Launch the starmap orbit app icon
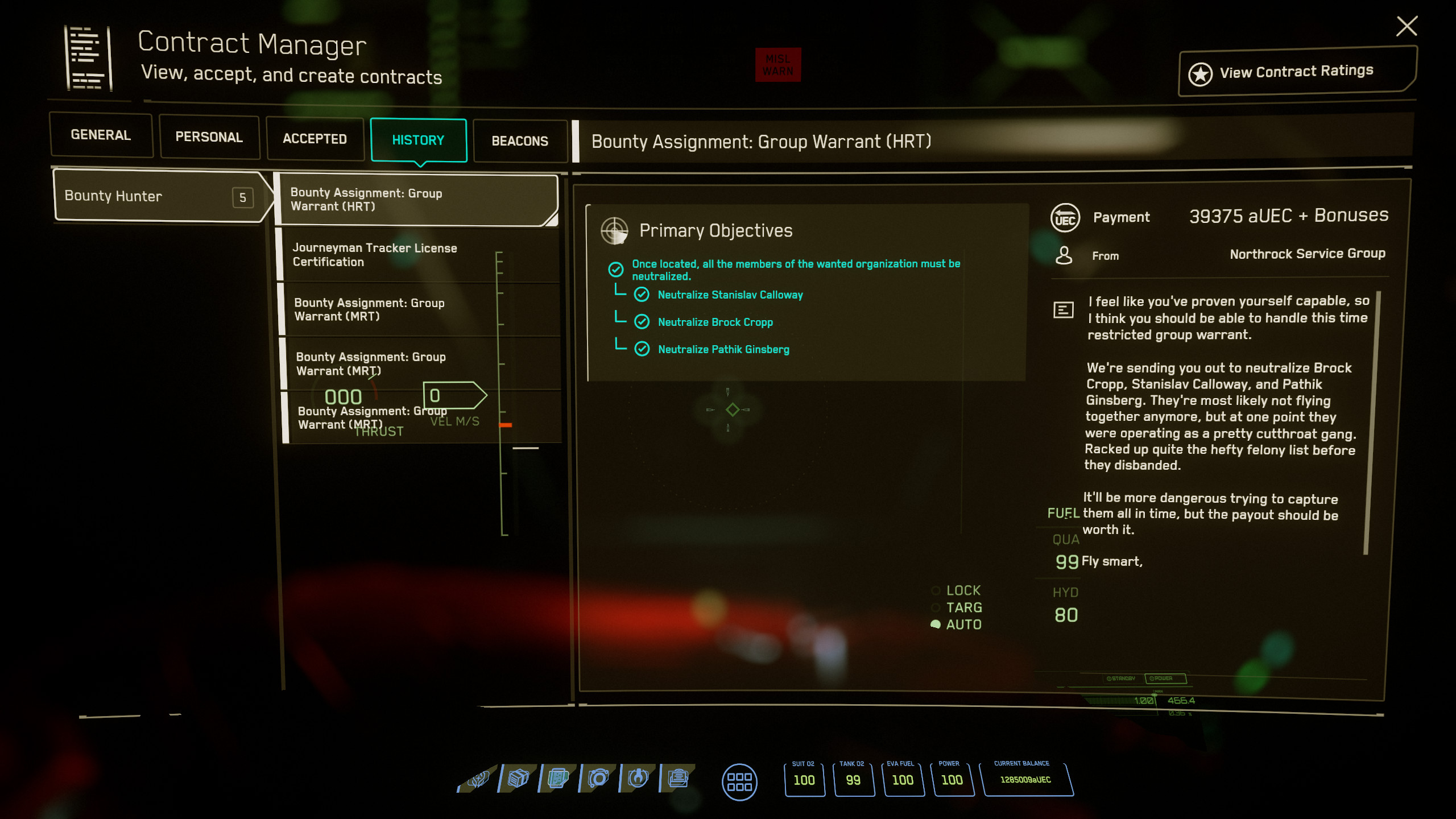The image size is (1456, 819). click(598, 777)
